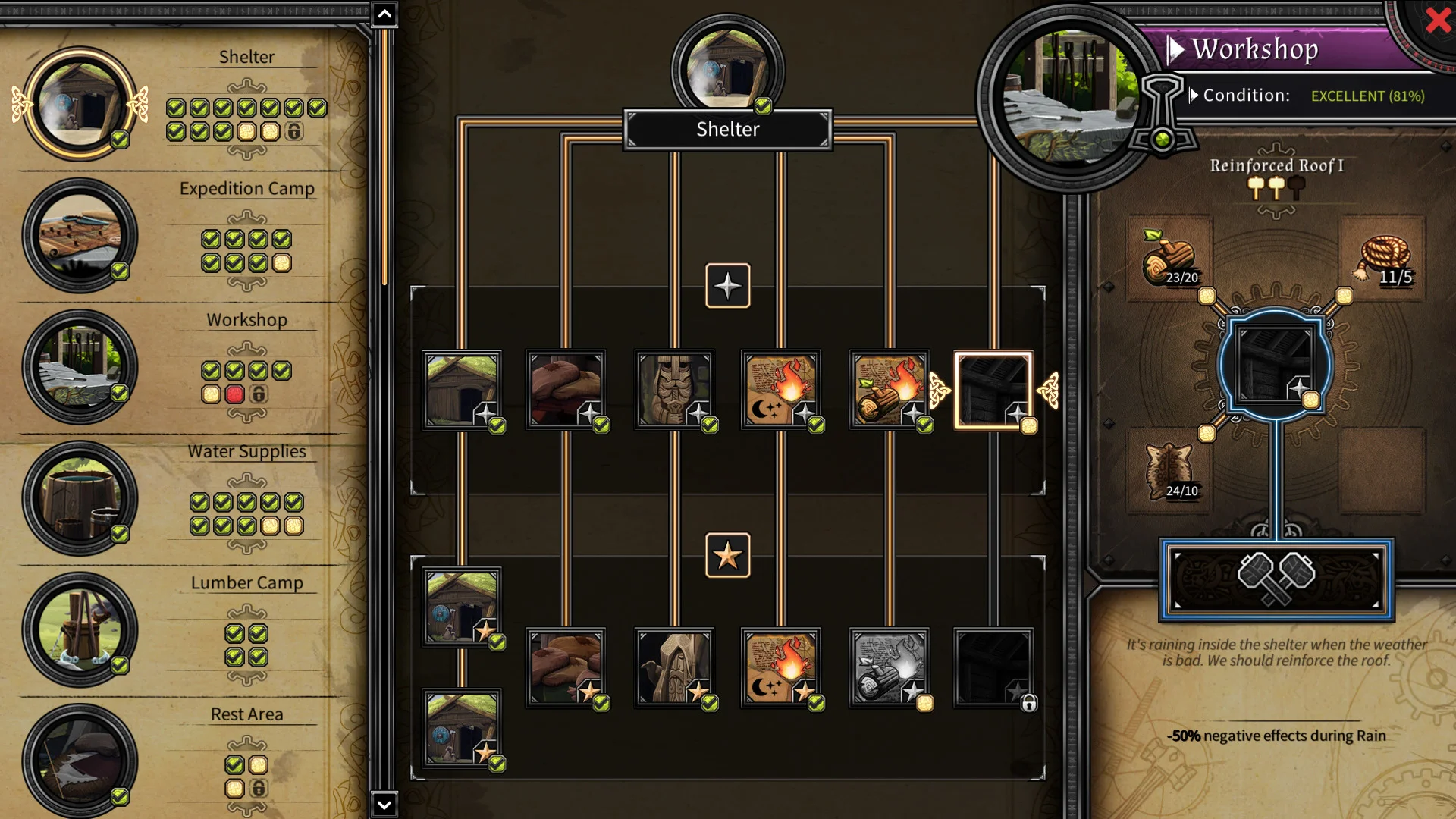Select the highlighted Reinforced Roof I upgrade
Image resolution: width=1456 pixels, height=819 pixels.
pyautogui.click(x=993, y=391)
